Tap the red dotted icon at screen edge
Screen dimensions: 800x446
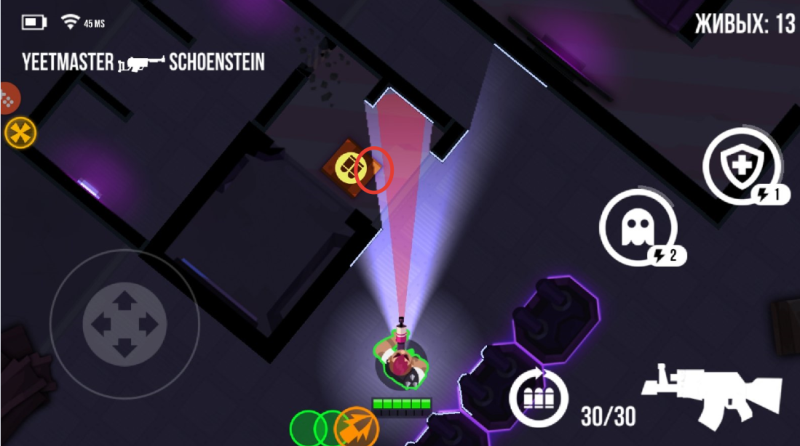point(8,99)
